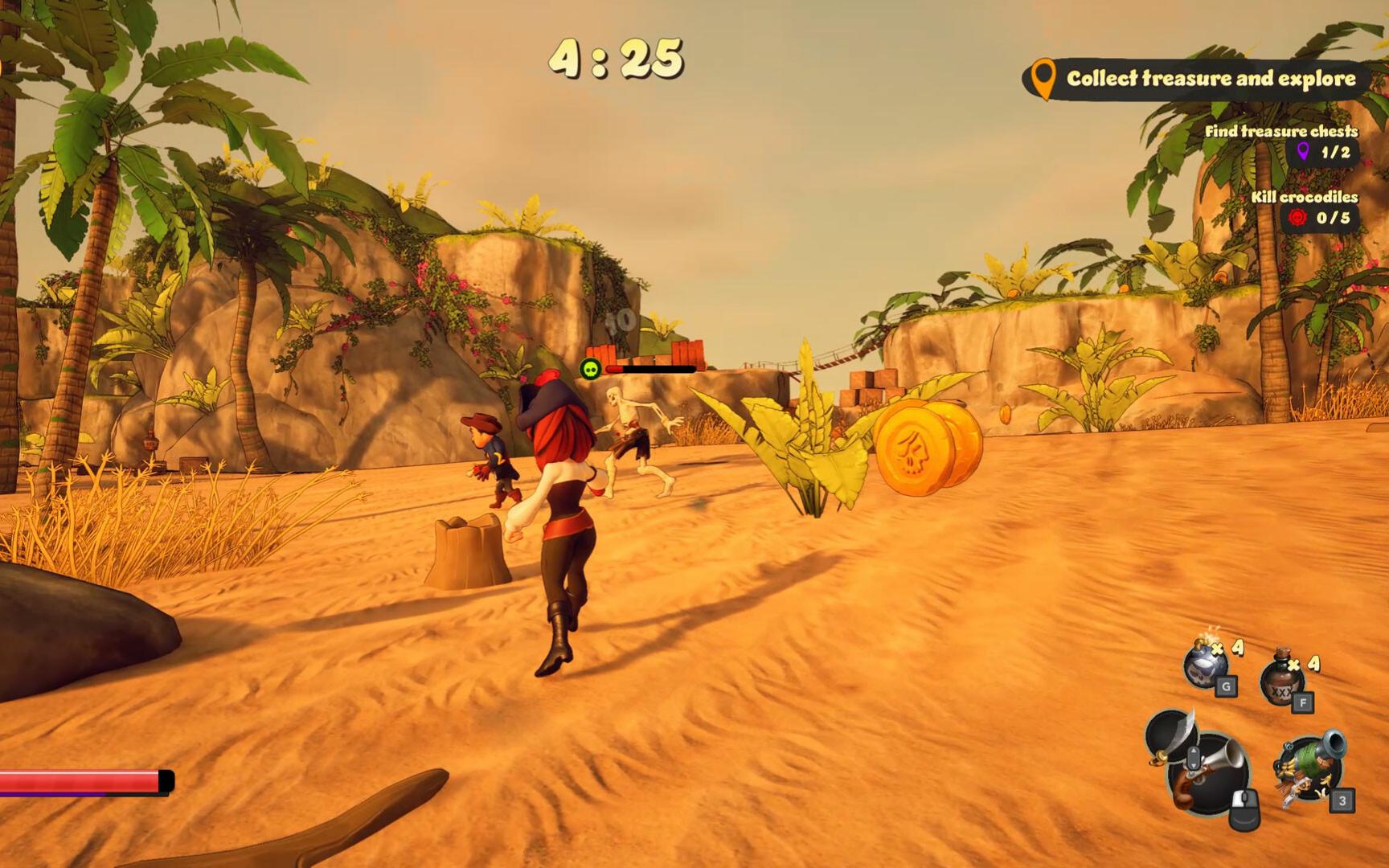The height and width of the screenshot is (868, 1389).
Task: Click the Collect treasure and explore objective
Action: 1198,79
